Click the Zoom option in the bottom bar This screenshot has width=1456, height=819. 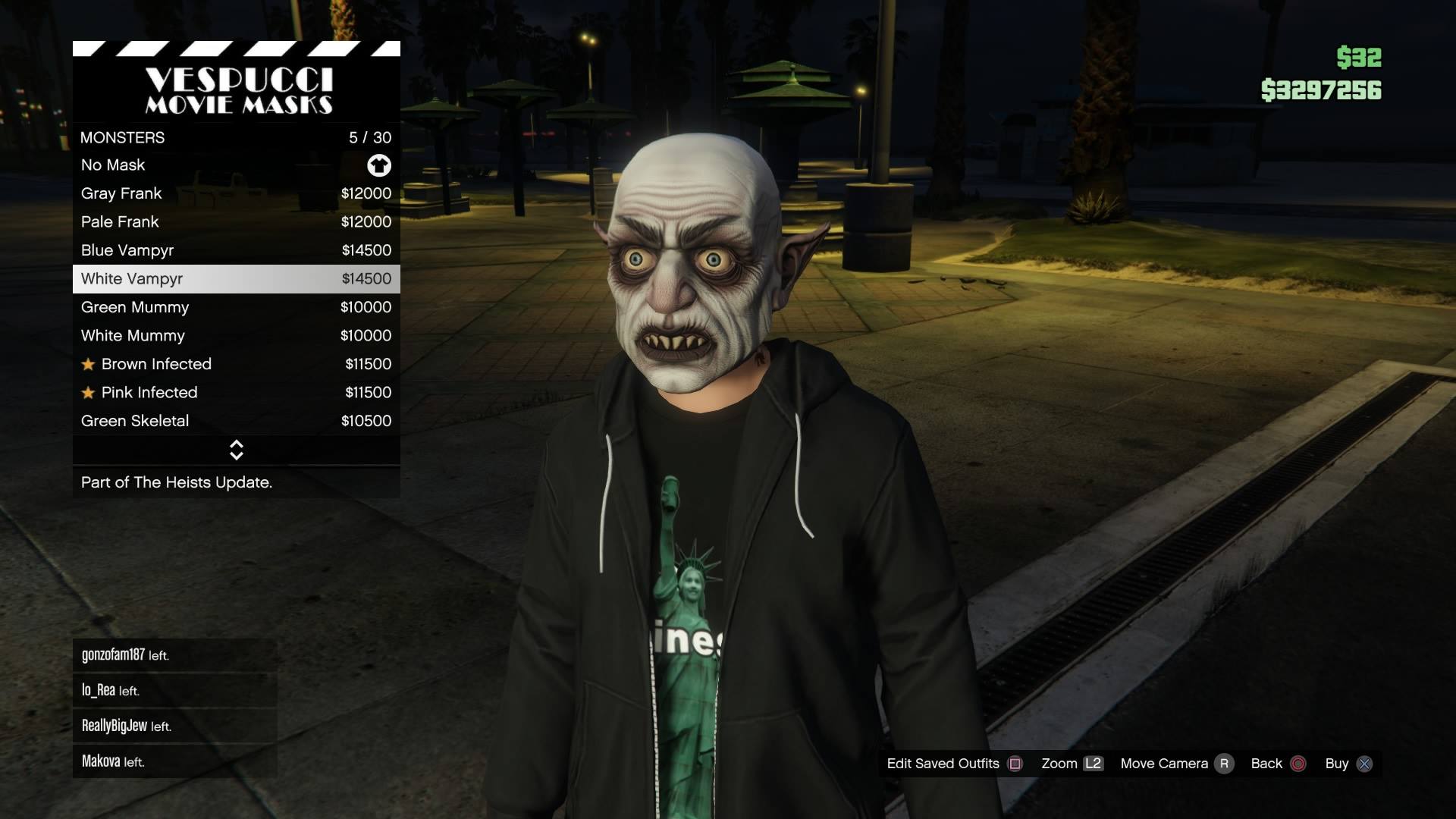(1071, 764)
